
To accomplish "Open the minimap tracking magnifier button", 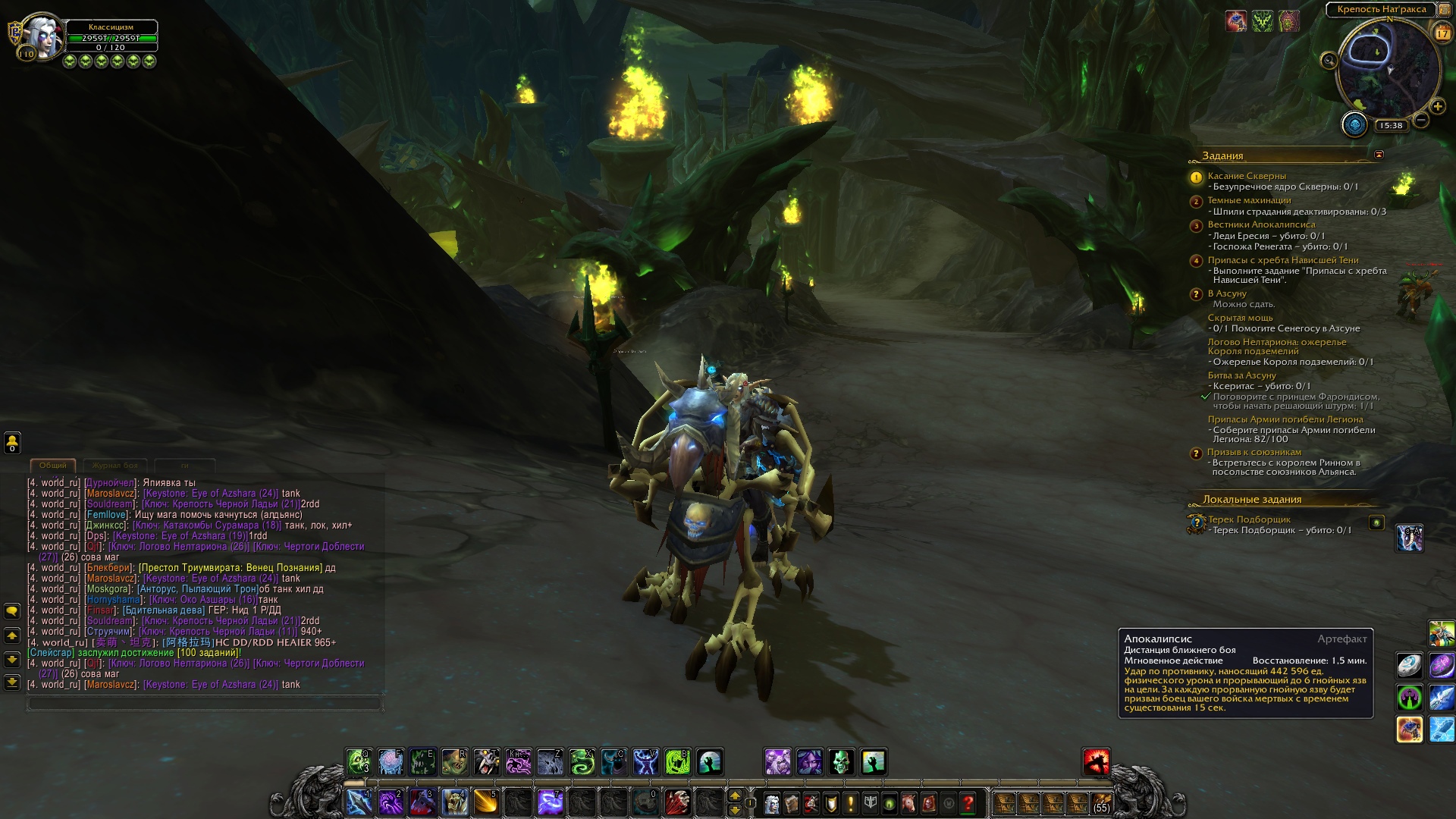I will [1329, 61].
